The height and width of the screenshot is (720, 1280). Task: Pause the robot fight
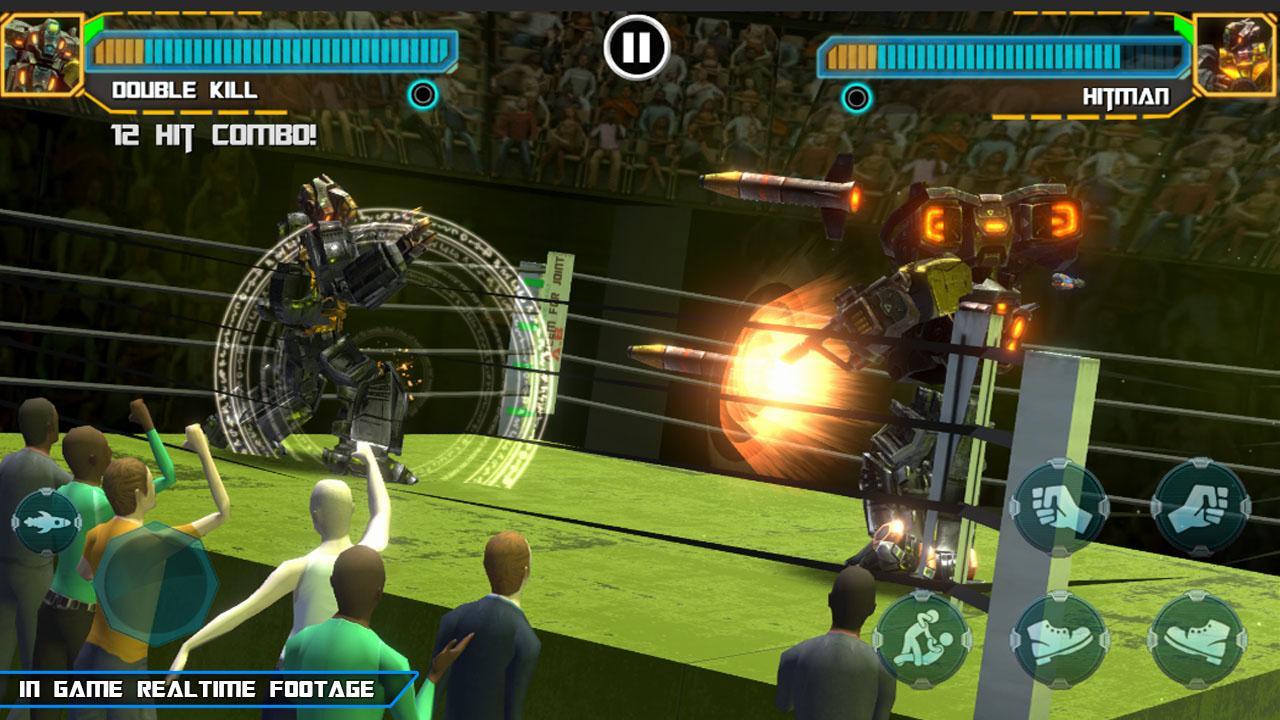[636, 46]
